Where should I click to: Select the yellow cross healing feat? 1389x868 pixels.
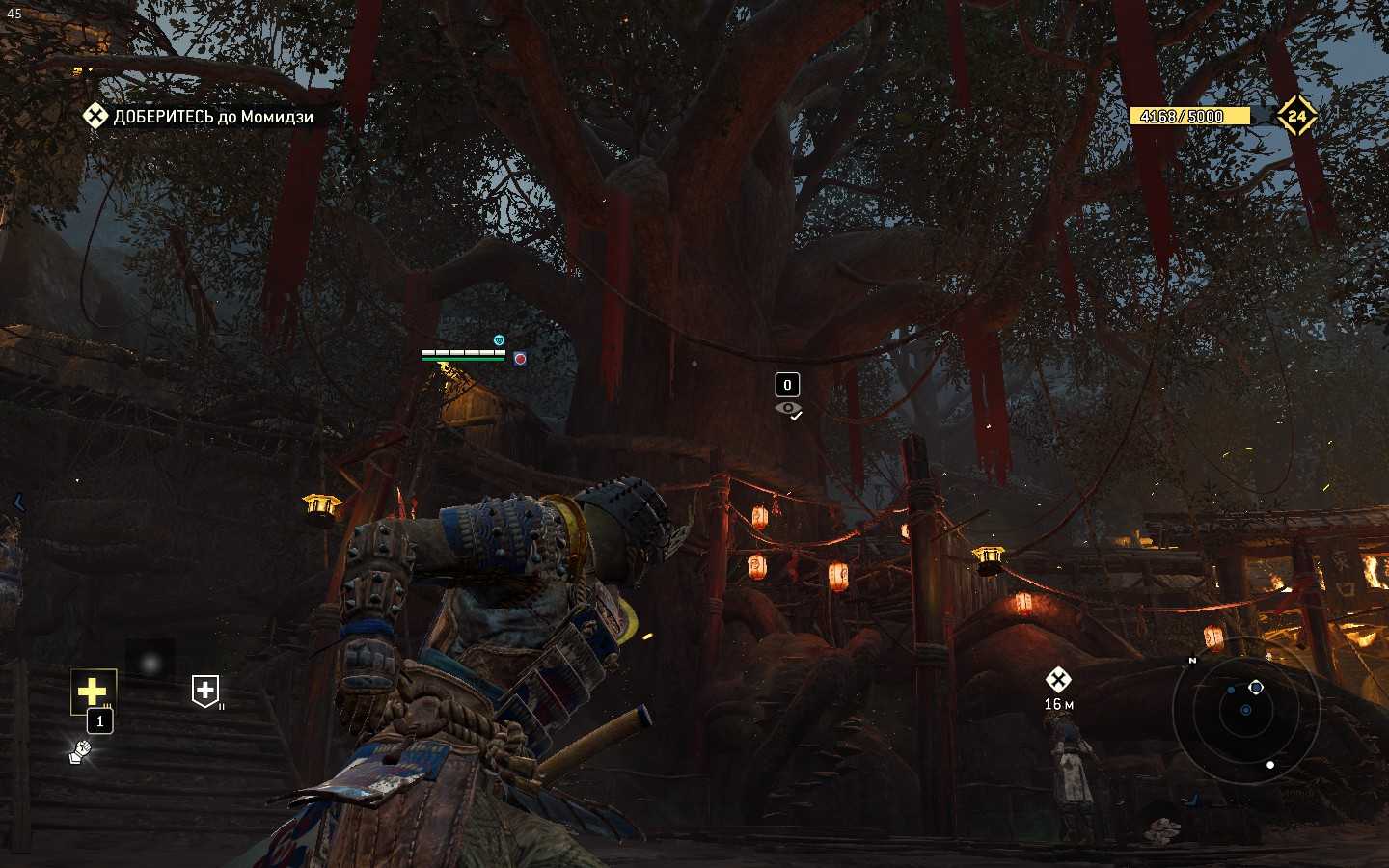pos(93,691)
